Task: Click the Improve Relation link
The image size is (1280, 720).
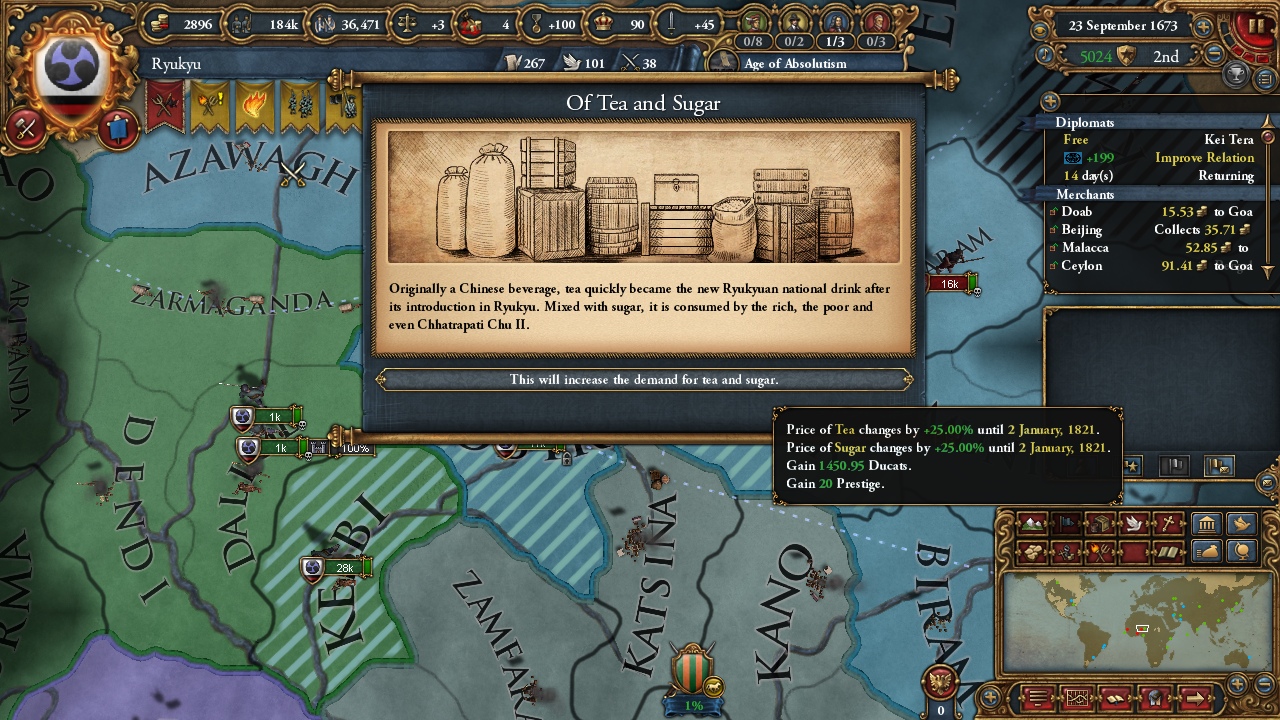Action: [1205, 158]
